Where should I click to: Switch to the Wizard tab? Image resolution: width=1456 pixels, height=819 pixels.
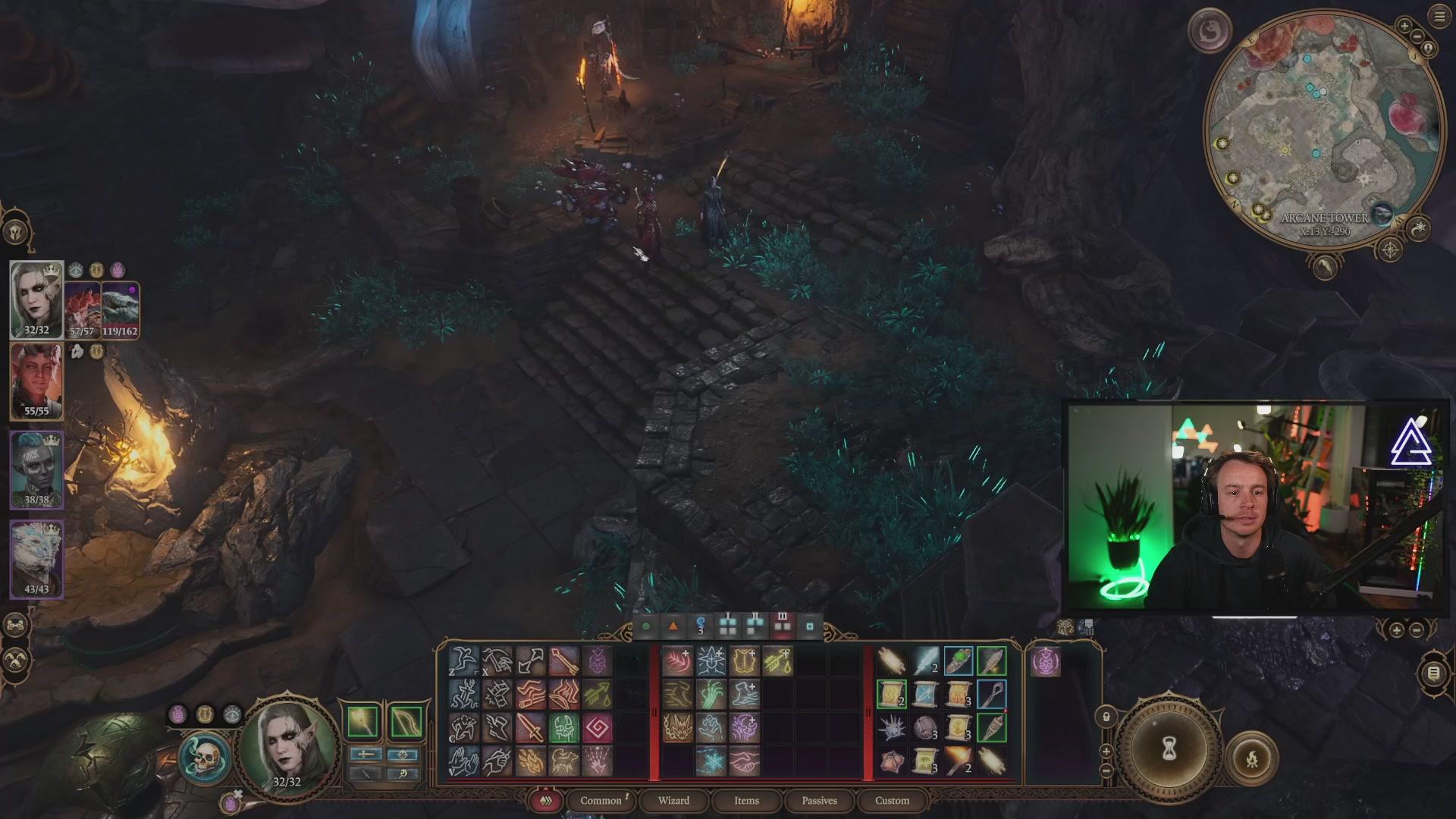coord(673,801)
